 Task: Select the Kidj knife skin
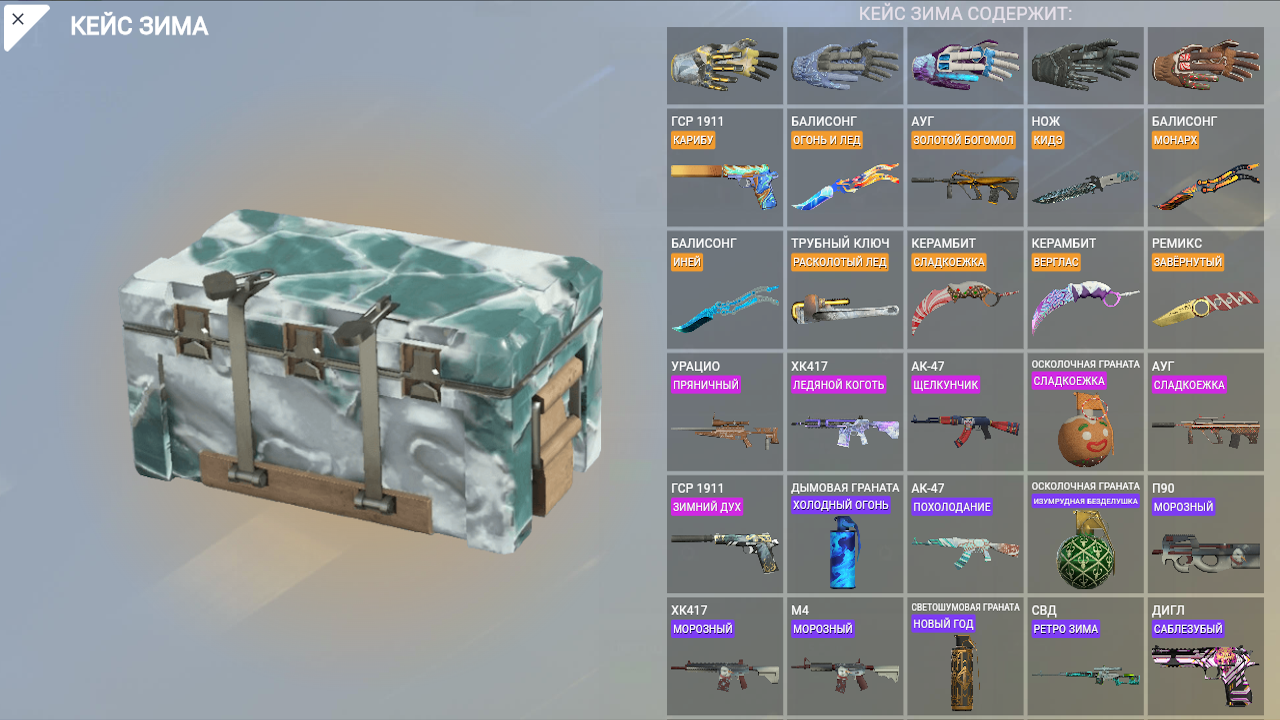(x=1085, y=166)
